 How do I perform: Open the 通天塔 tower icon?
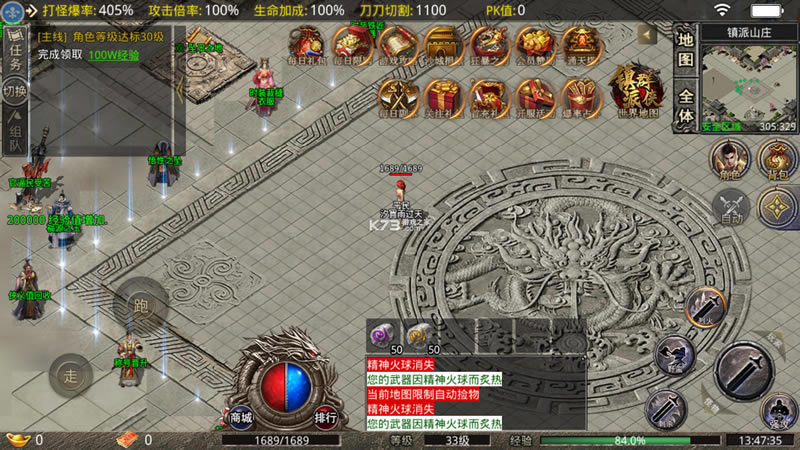tap(580, 47)
